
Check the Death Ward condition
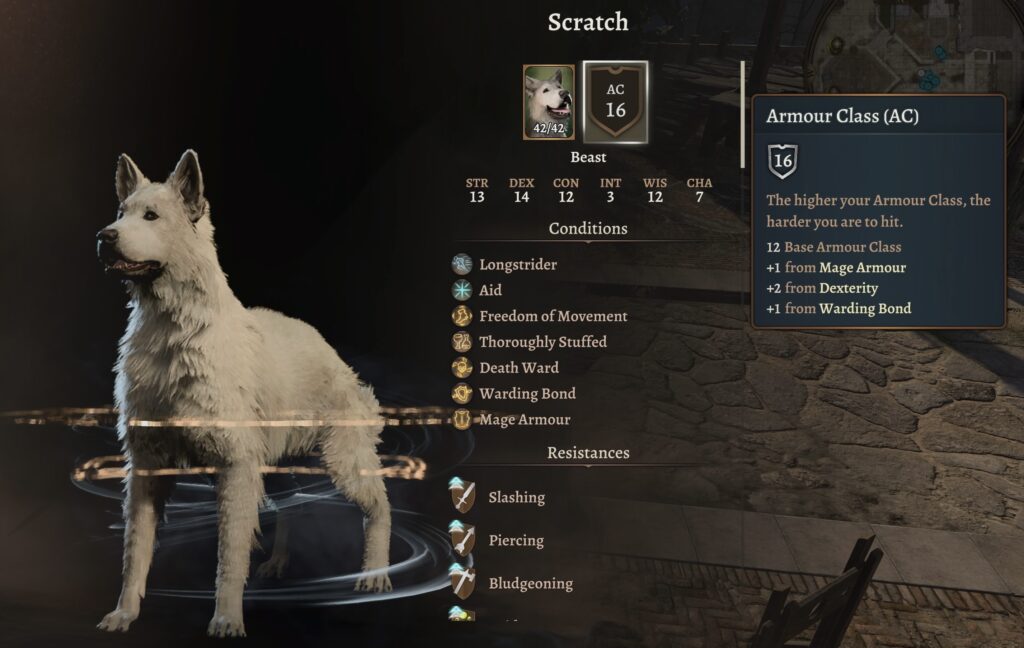click(x=518, y=368)
